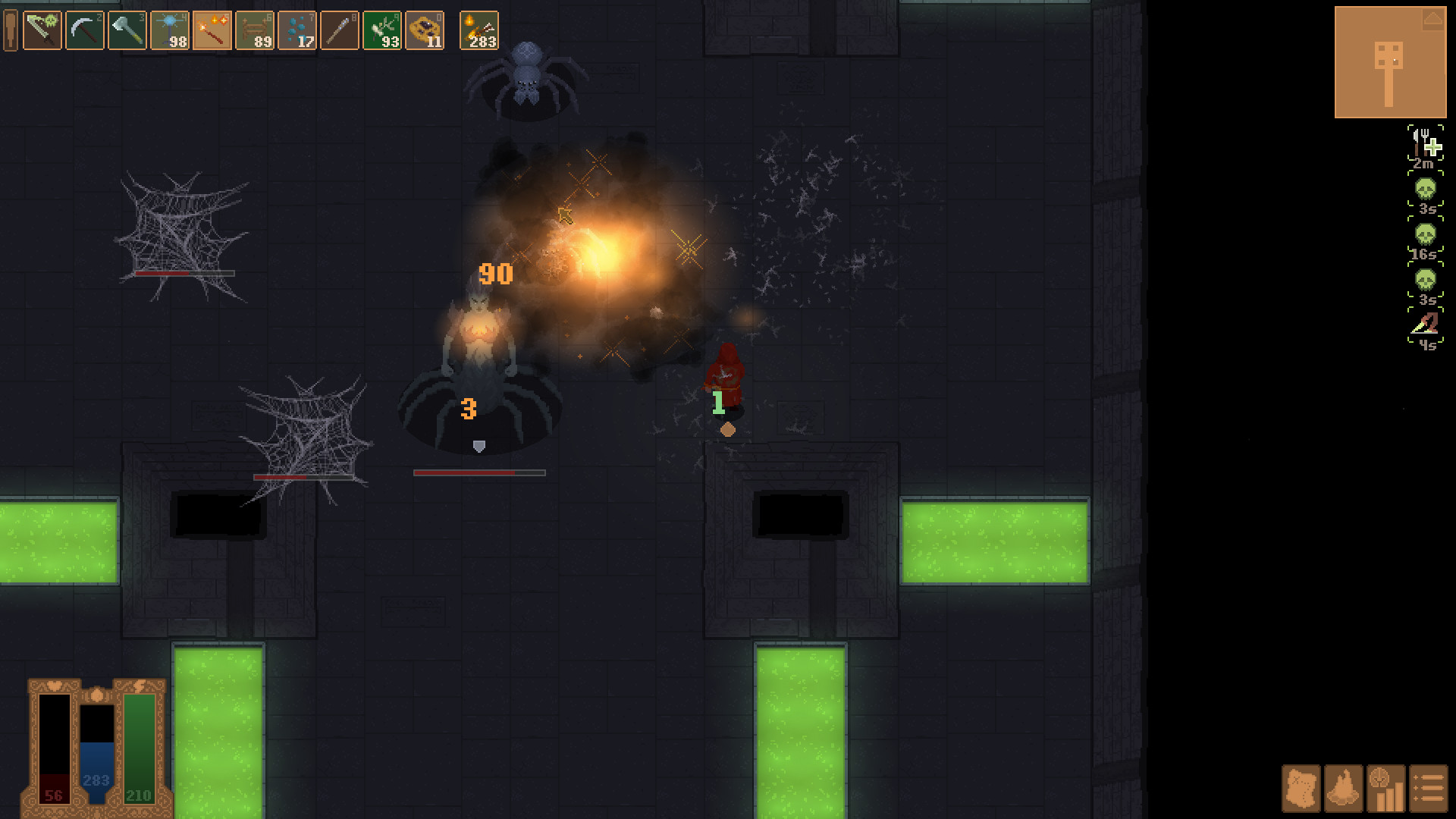Select the pickaxe in hotbar slot 2

tap(84, 30)
